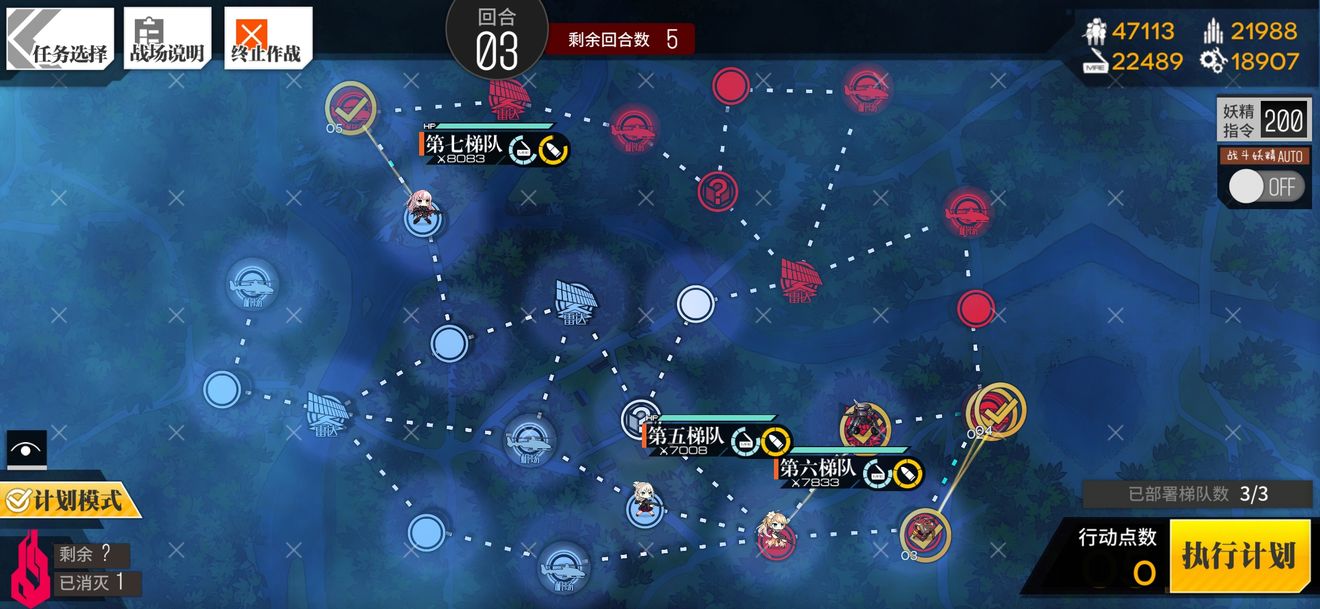Select the O3 command post node
The height and width of the screenshot is (609, 1320).
924,533
